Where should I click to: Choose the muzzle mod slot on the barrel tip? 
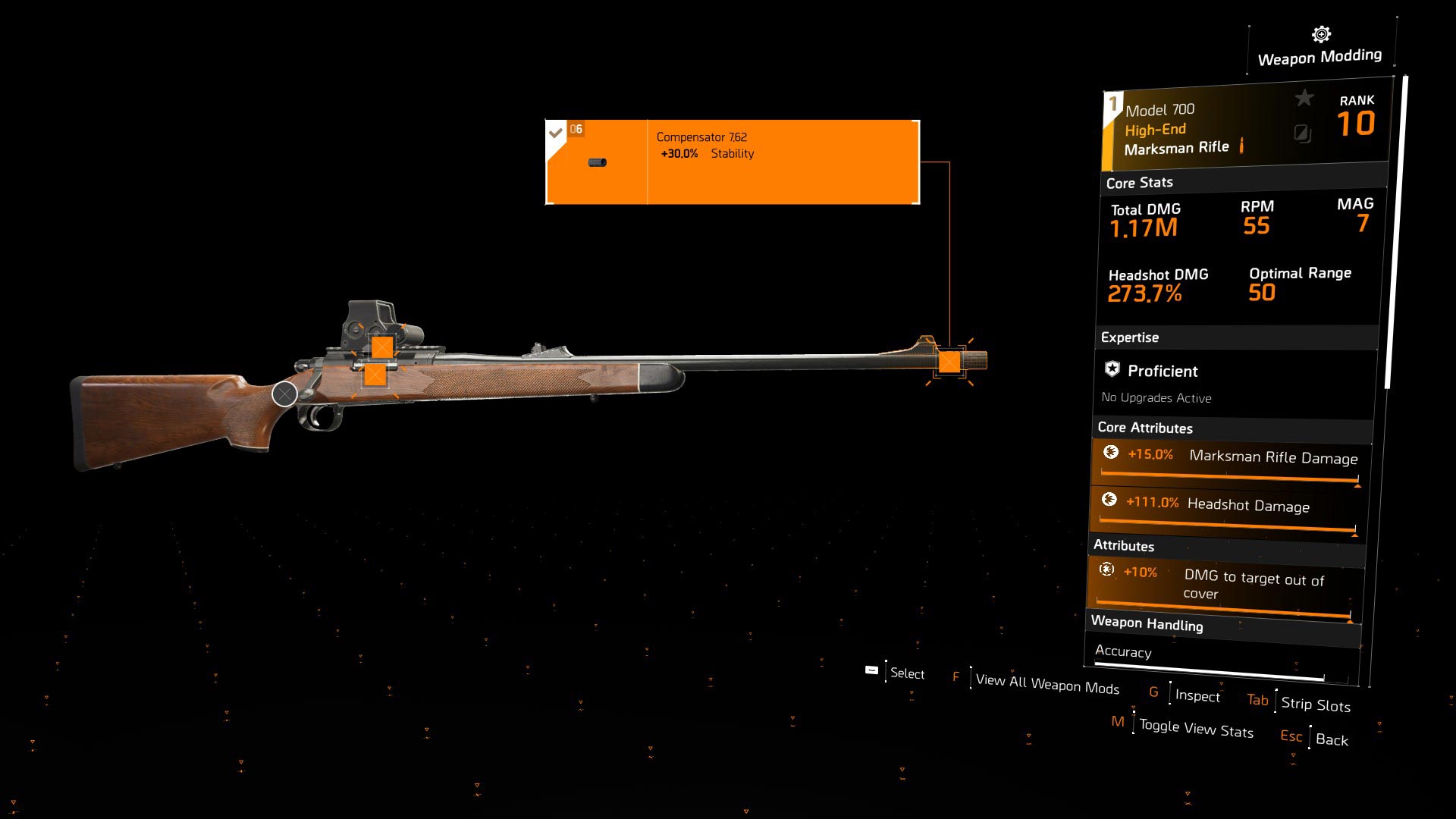(x=949, y=362)
